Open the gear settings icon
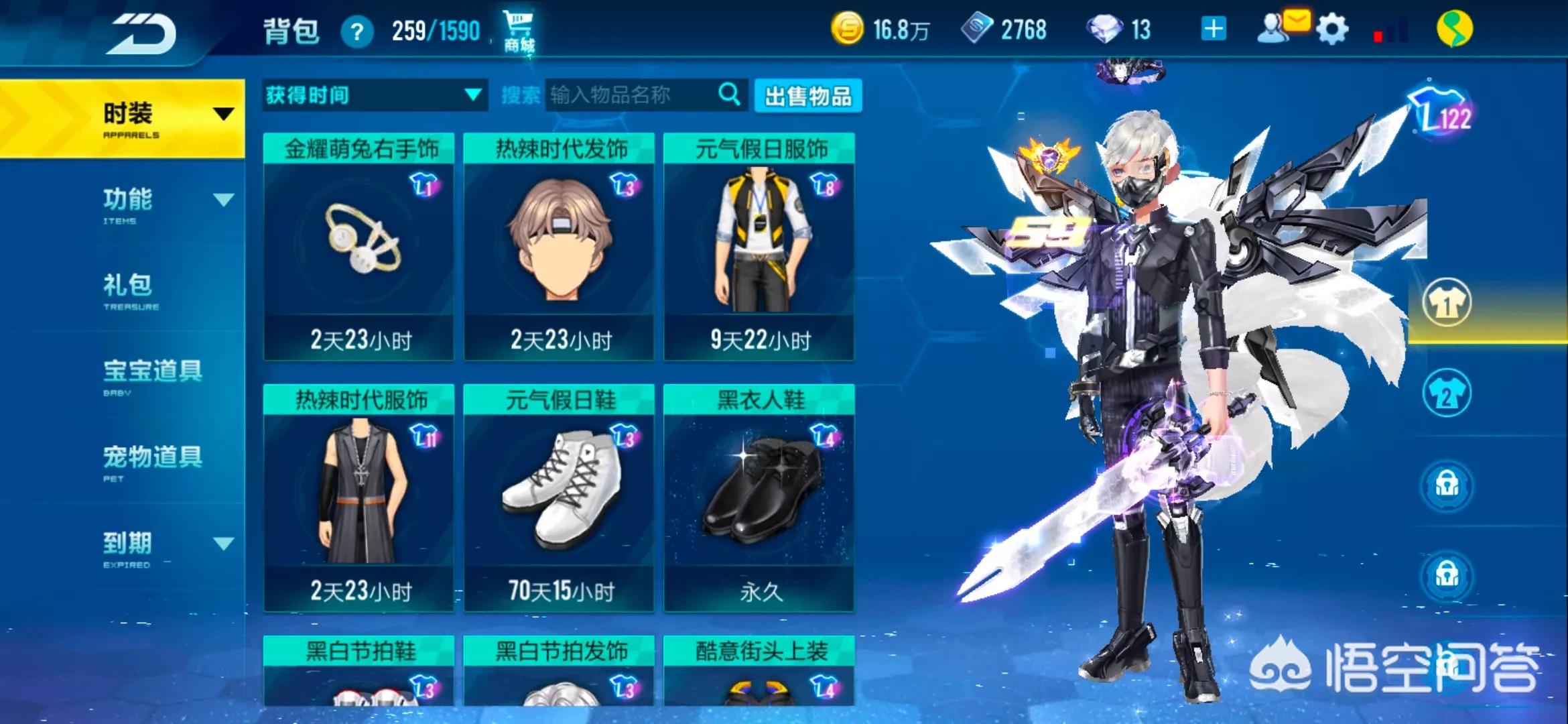This screenshot has width=1568, height=724. pyautogui.click(x=1331, y=30)
